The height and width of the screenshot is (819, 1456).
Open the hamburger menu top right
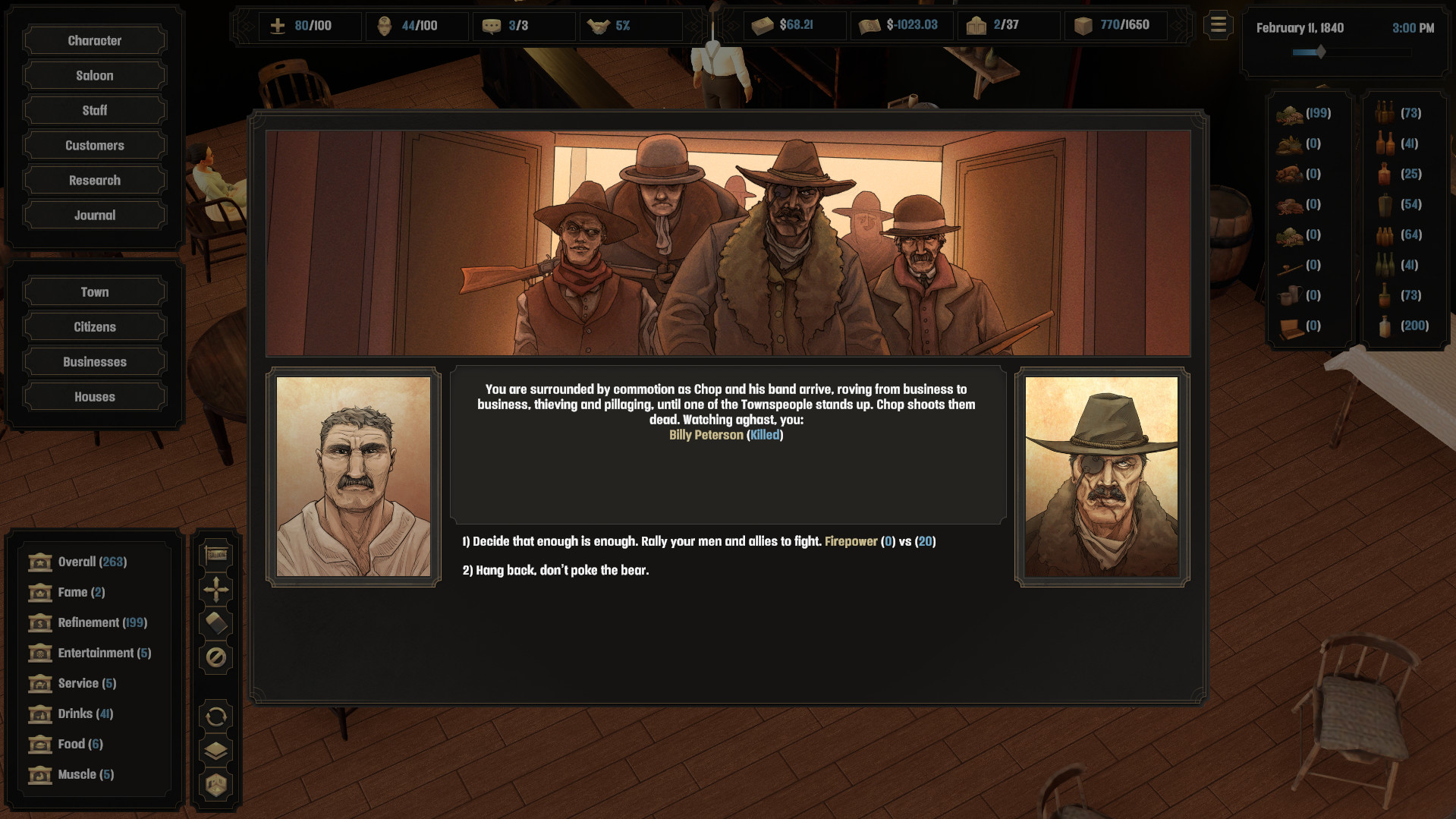pyautogui.click(x=1217, y=24)
